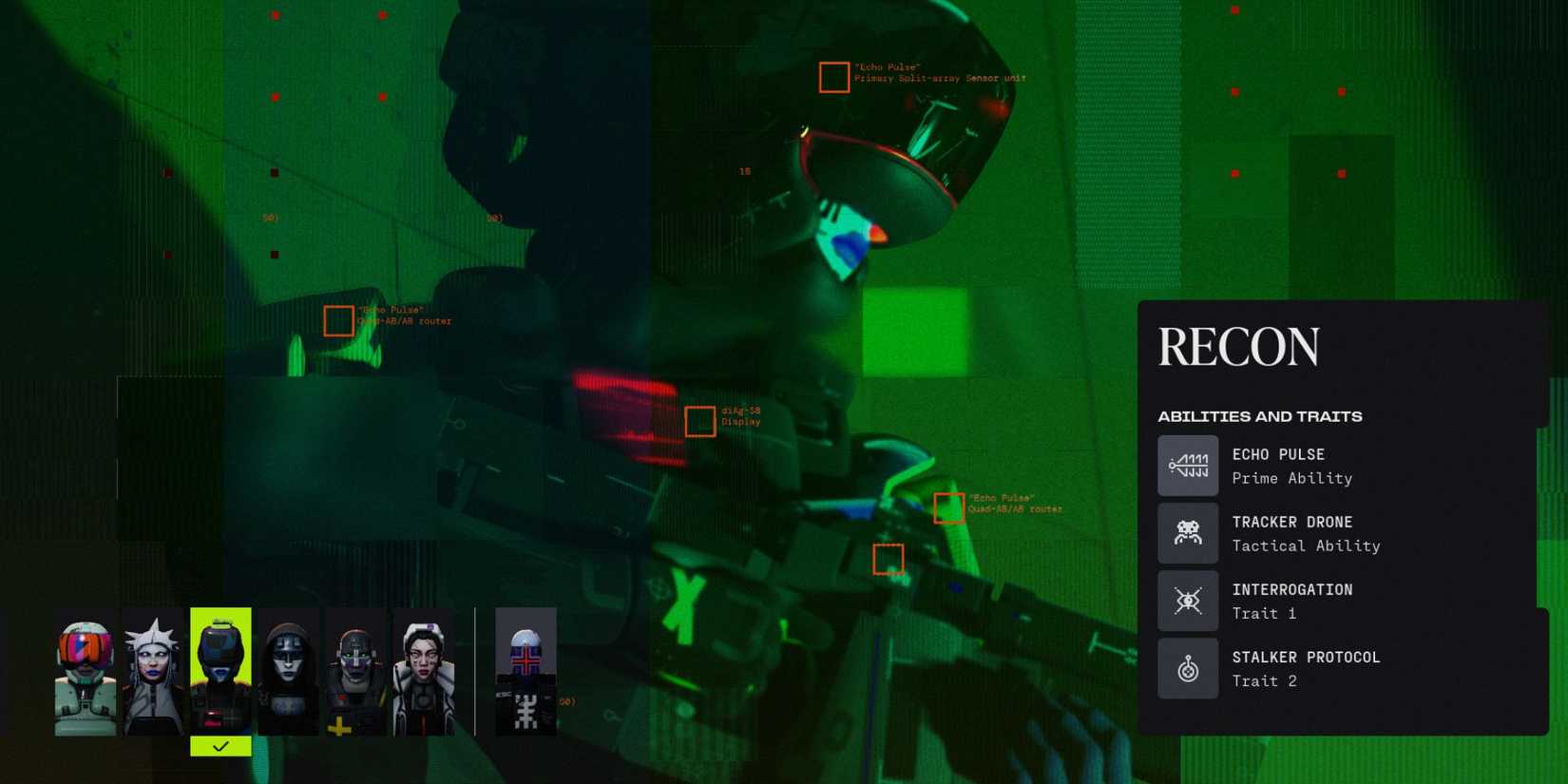The height and width of the screenshot is (784, 1568).
Task: Open the Interrogation Trait 1 icon
Action: [1188, 600]
